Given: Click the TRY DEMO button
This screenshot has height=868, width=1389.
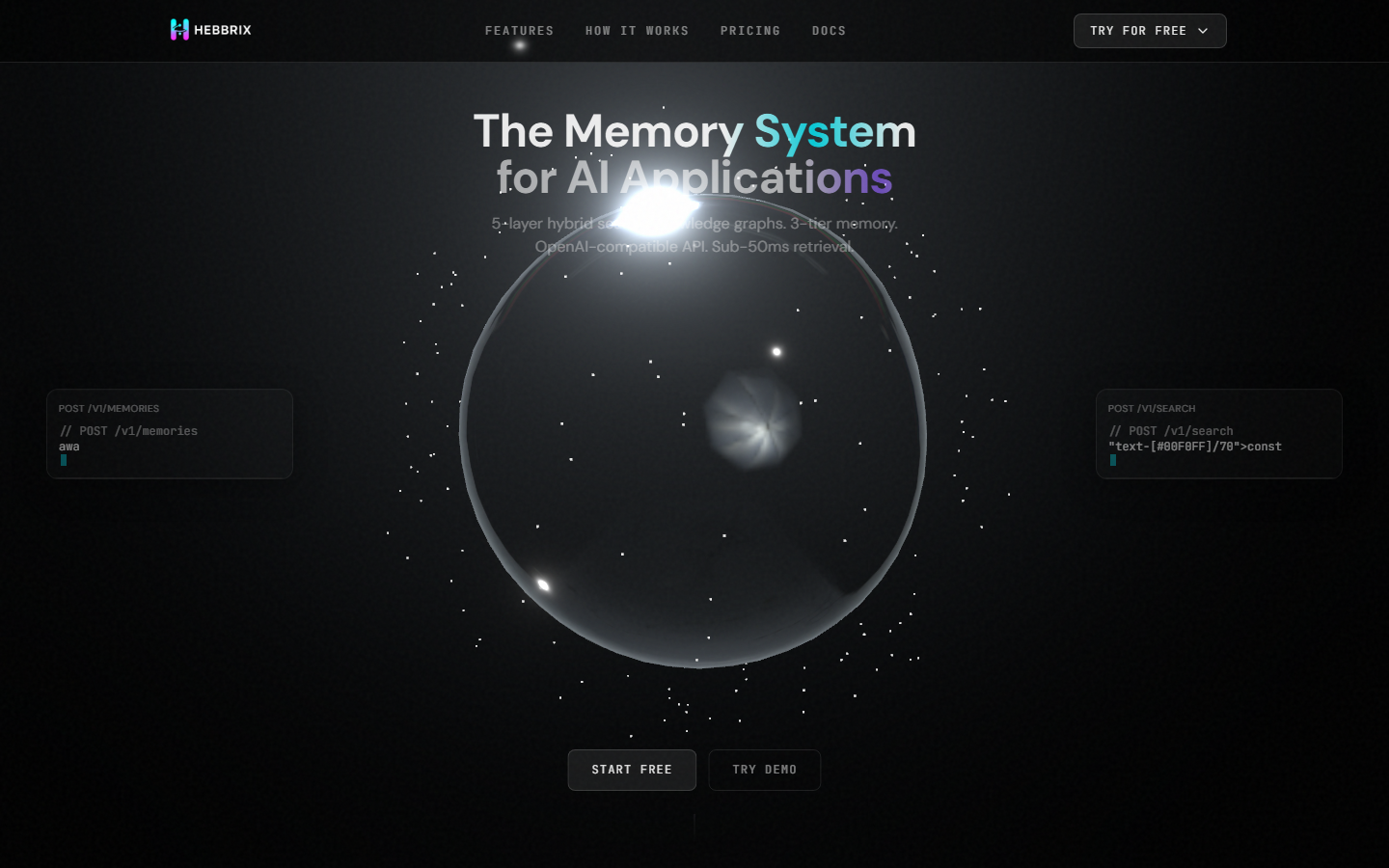Looking at the screenshot, I should click(x=765, y=770).
